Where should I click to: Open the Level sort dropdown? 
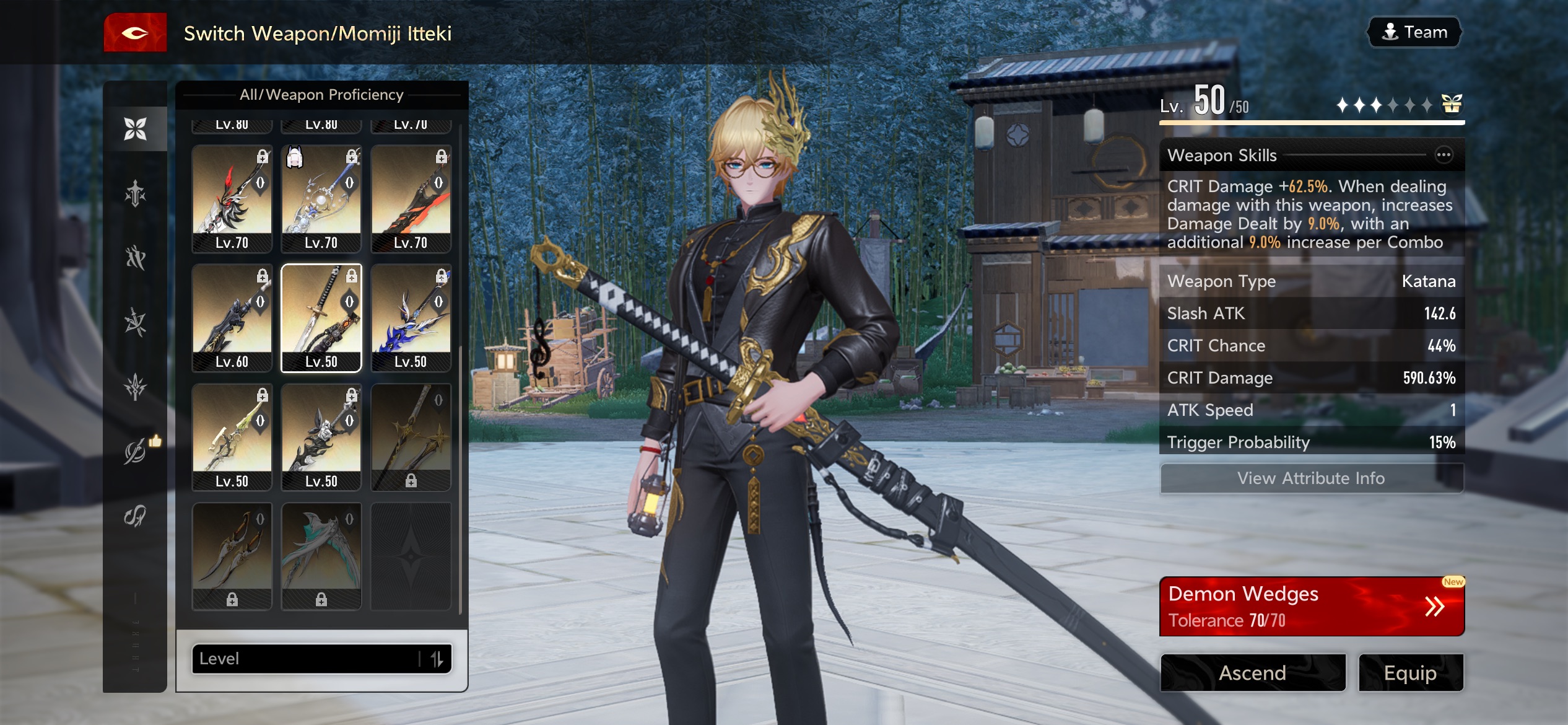[x=307, y=658]
